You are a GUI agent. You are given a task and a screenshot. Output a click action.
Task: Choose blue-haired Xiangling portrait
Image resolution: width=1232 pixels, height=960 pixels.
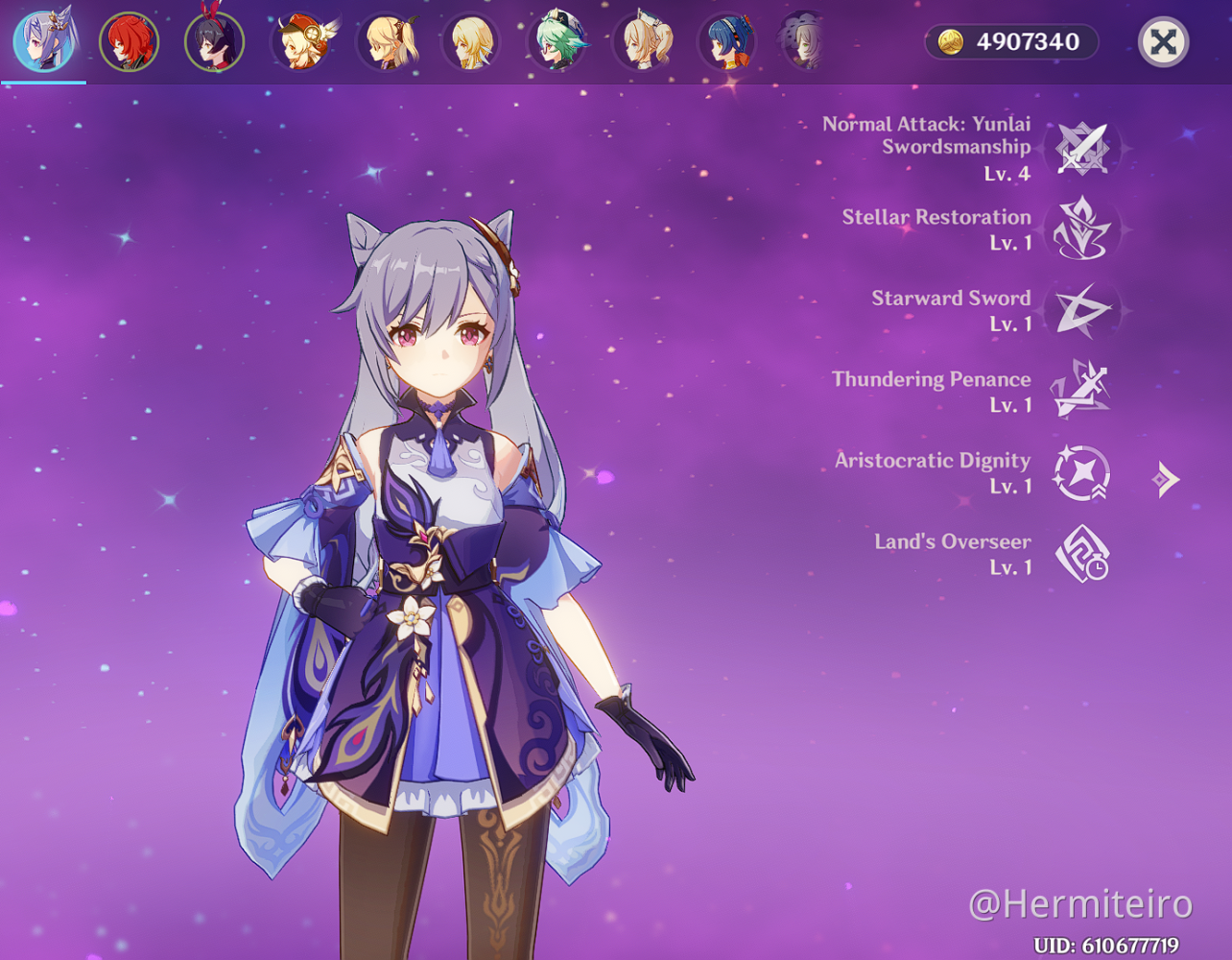728,42
